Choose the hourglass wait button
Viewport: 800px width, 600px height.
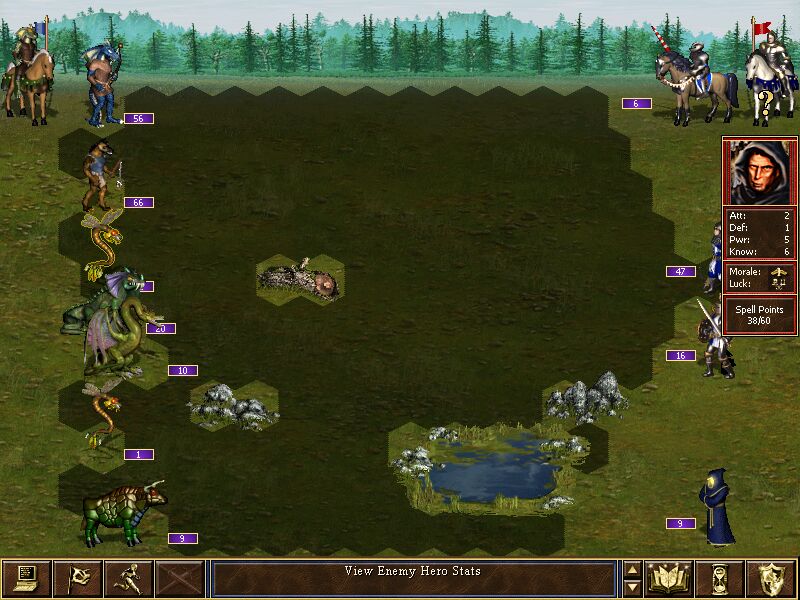click(x=720, y=578)
